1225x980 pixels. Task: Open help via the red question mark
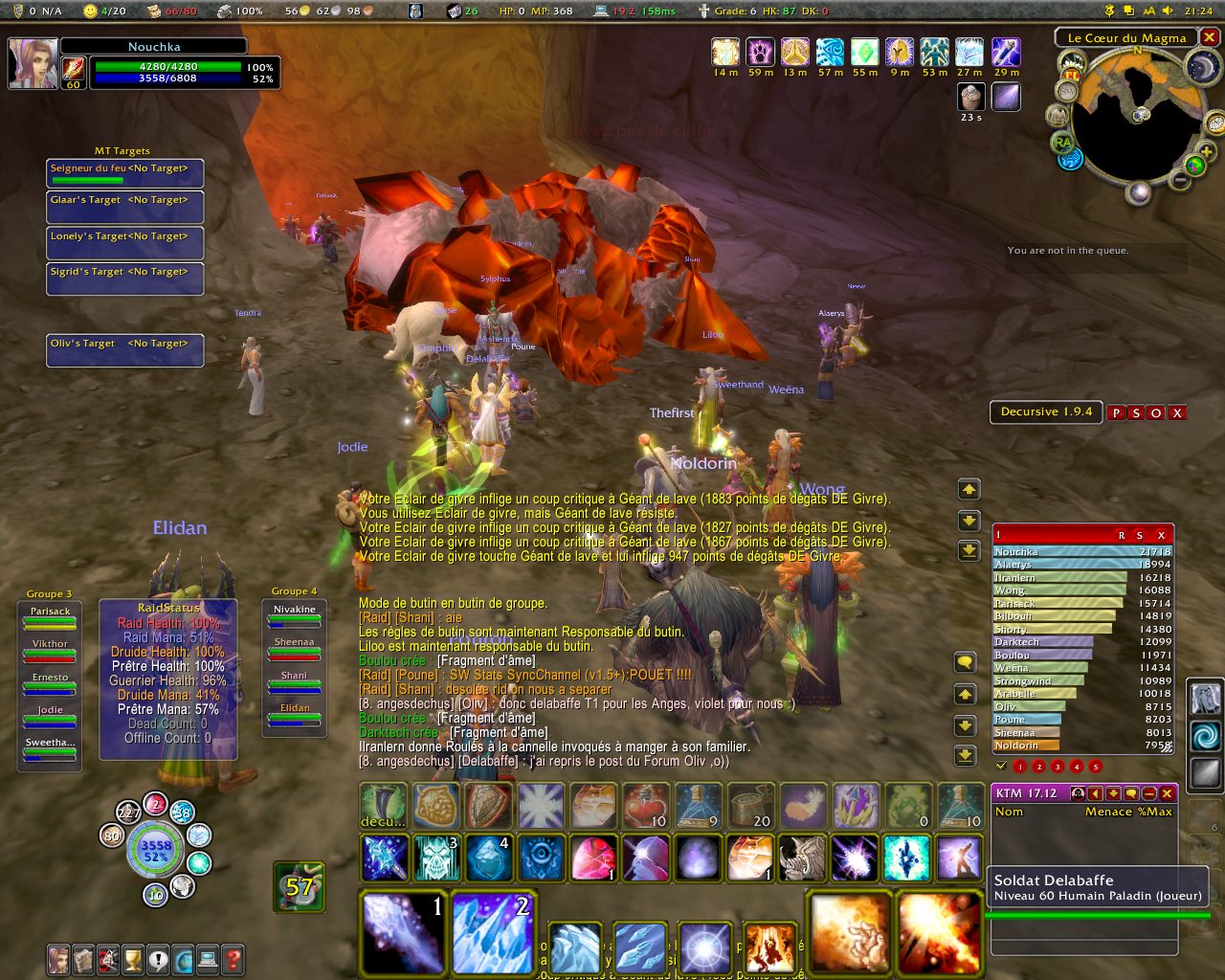click(233, 958)
